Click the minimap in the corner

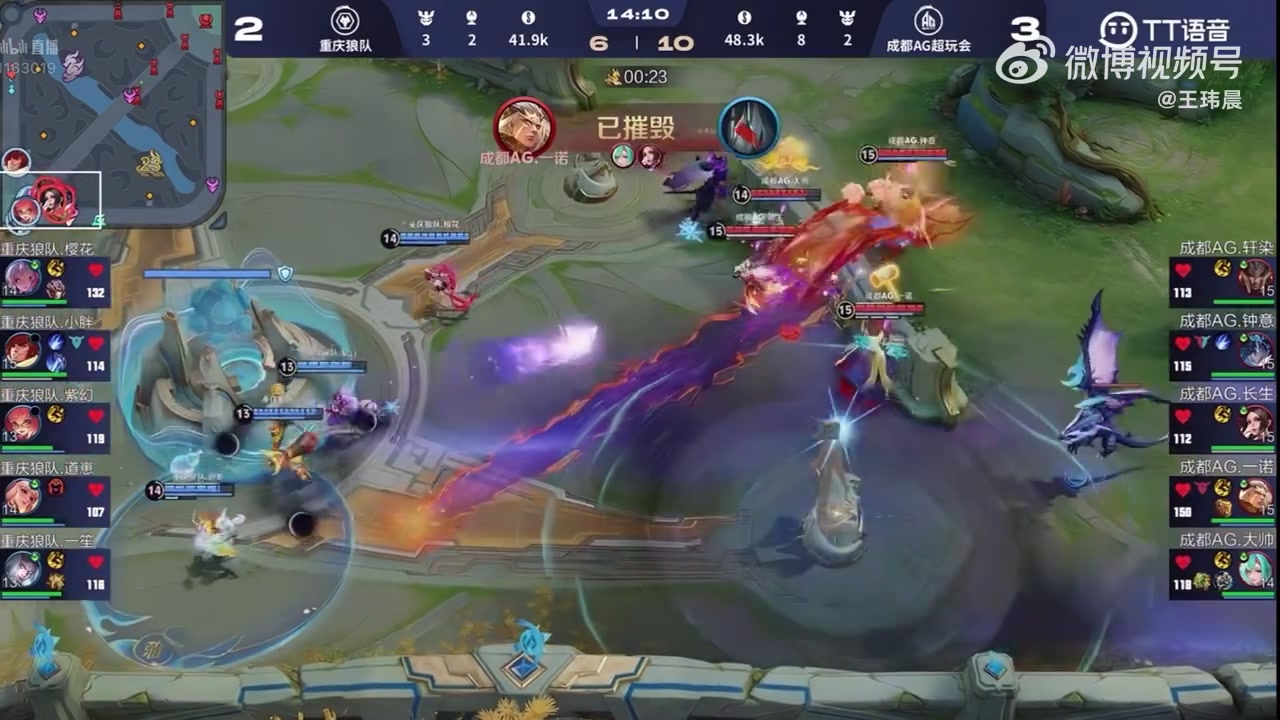pyautogui.click(x=112, y=112)
